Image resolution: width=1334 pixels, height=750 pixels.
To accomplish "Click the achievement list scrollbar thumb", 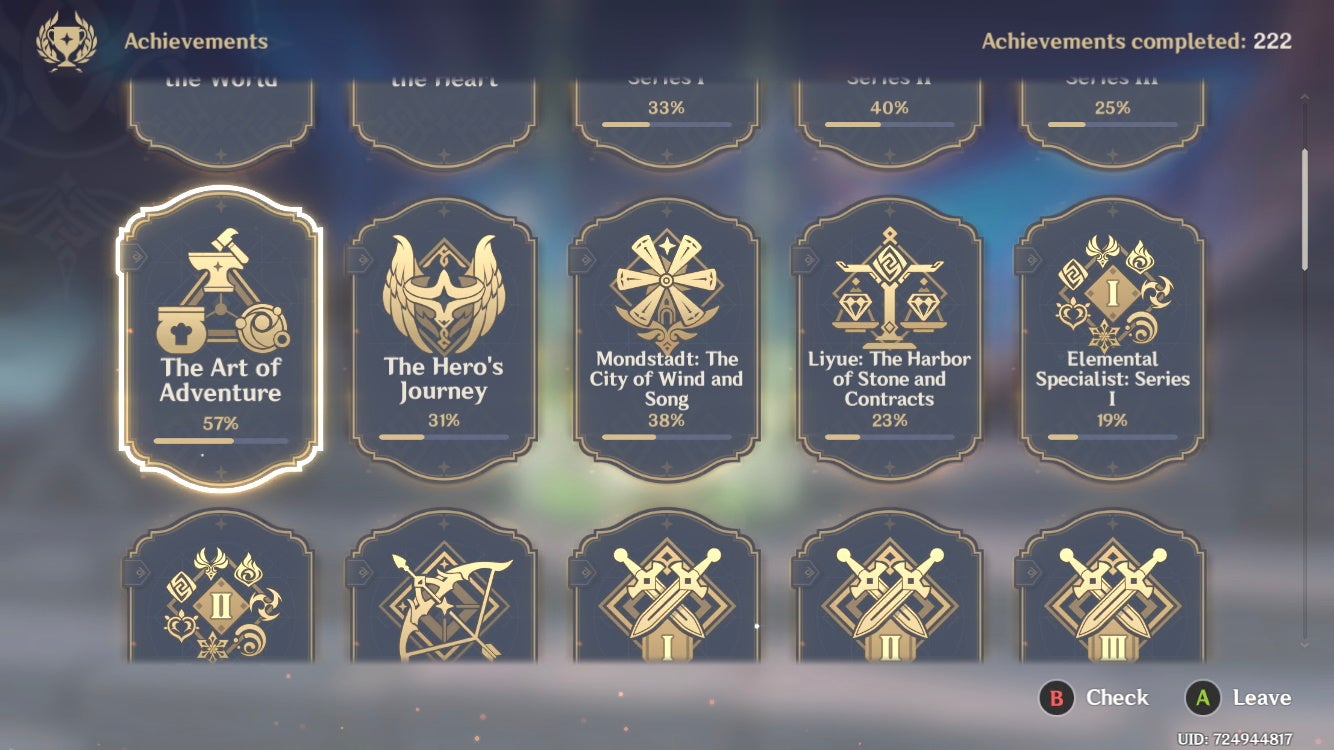I will [1304, 208].
